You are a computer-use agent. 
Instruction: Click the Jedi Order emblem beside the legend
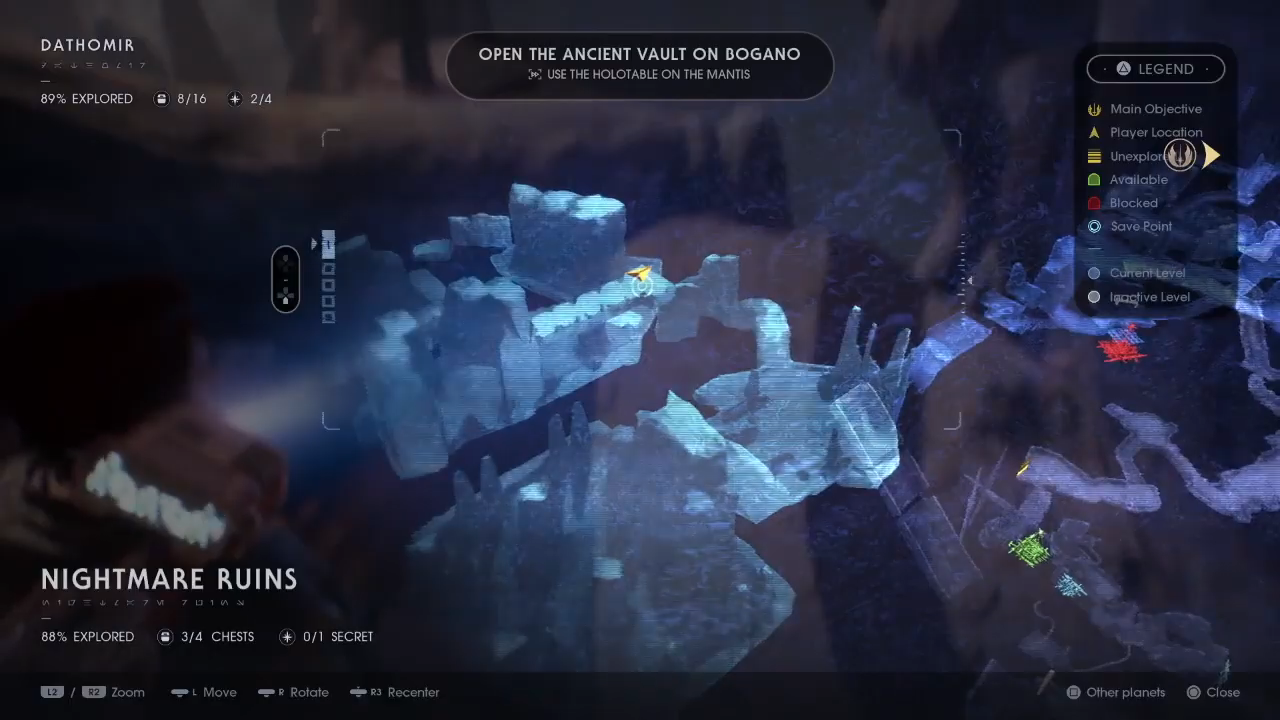[1180, 155]
